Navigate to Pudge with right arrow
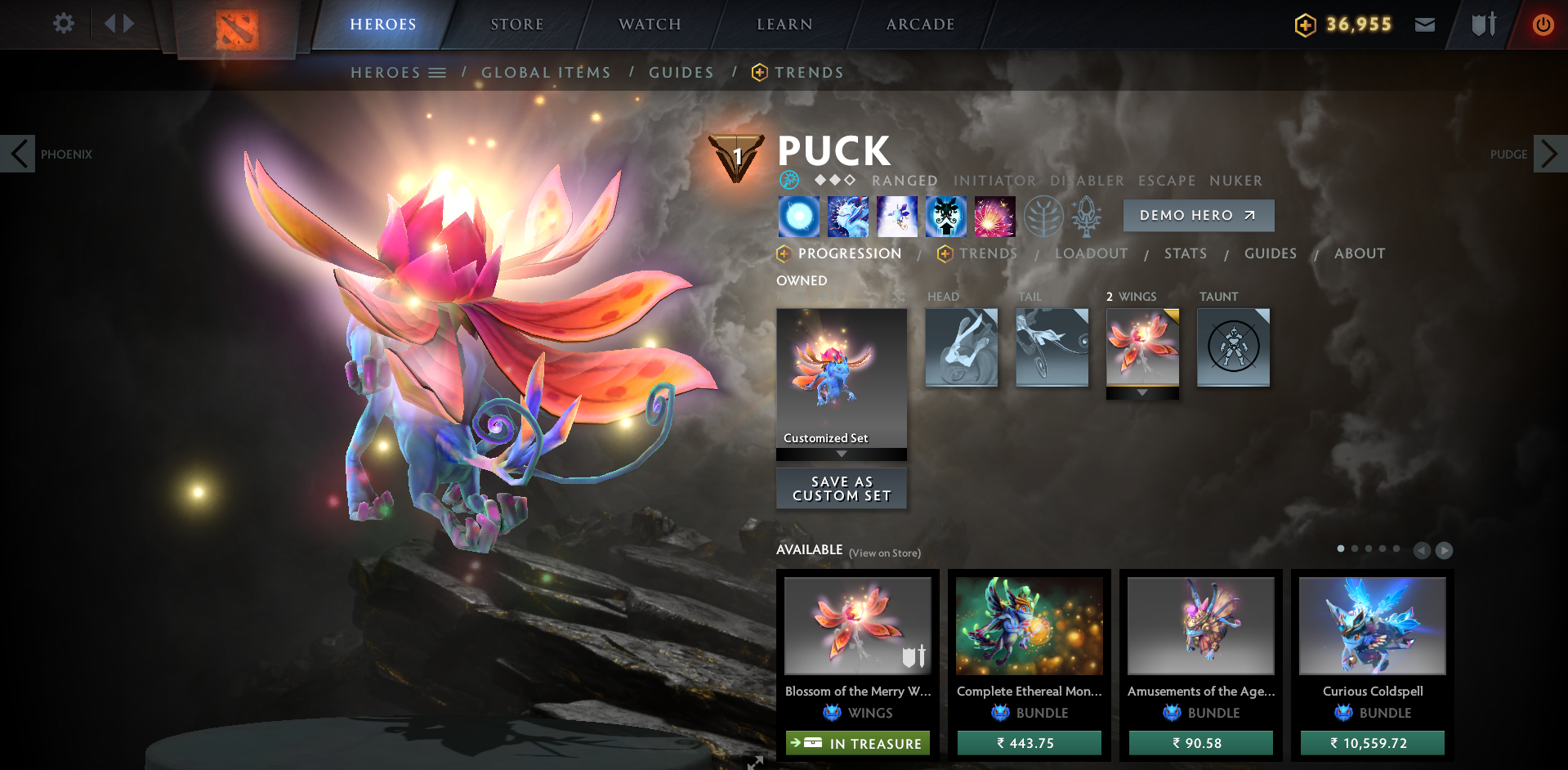This screenshot has height=770, width=1568. (1549, 153)
